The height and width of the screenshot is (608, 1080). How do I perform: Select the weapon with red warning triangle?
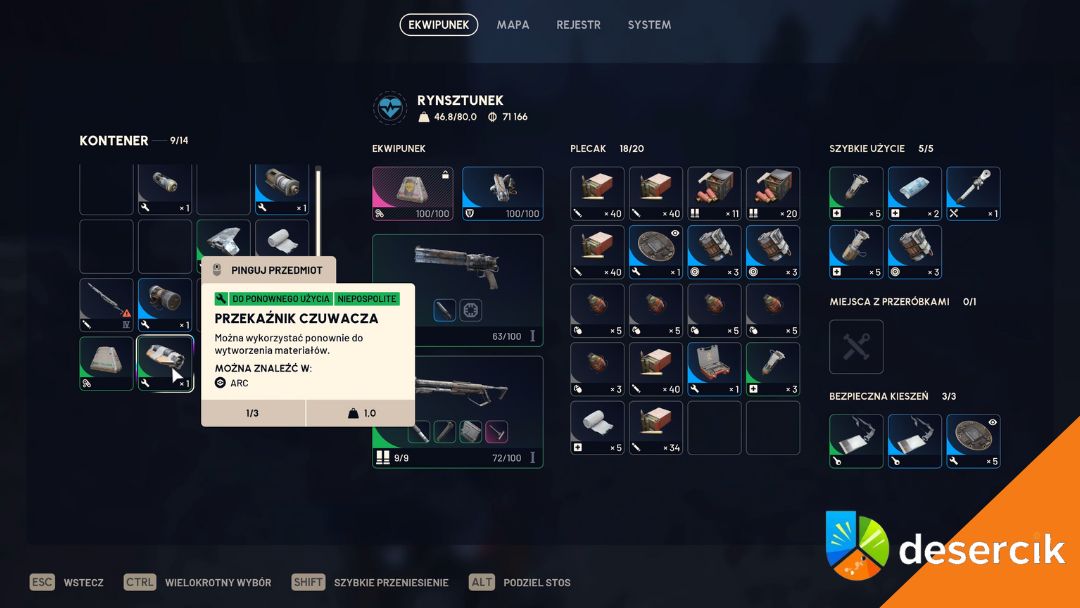point(106,304)
